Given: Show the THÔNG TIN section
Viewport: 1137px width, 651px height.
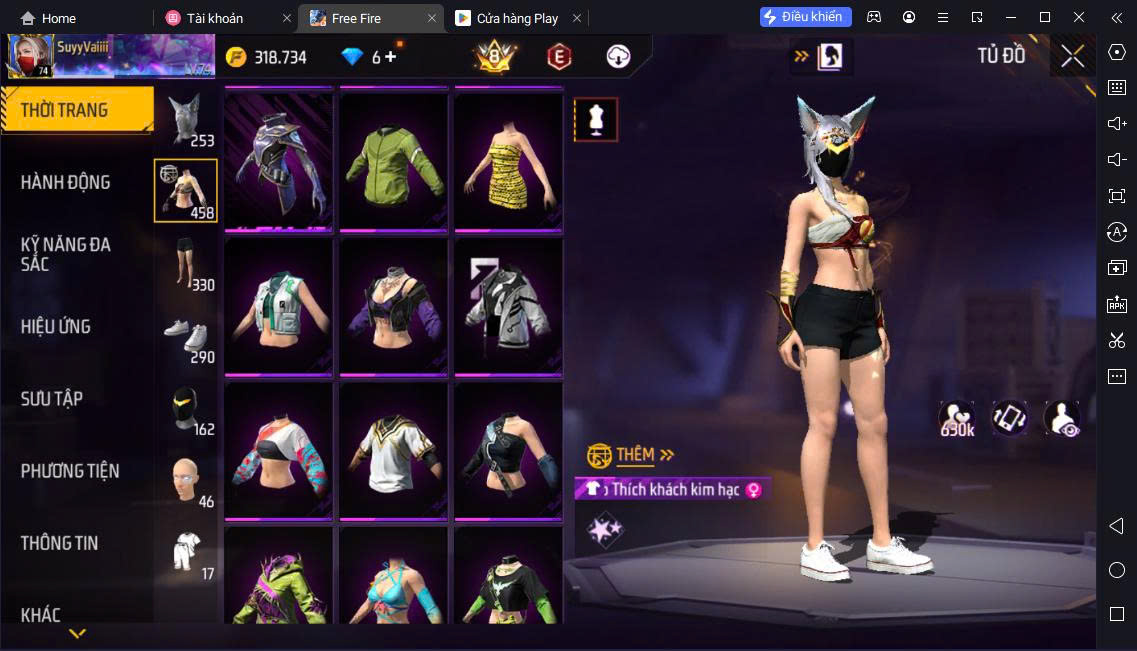Looking at the screenshot, I should [x=60, y=543].
